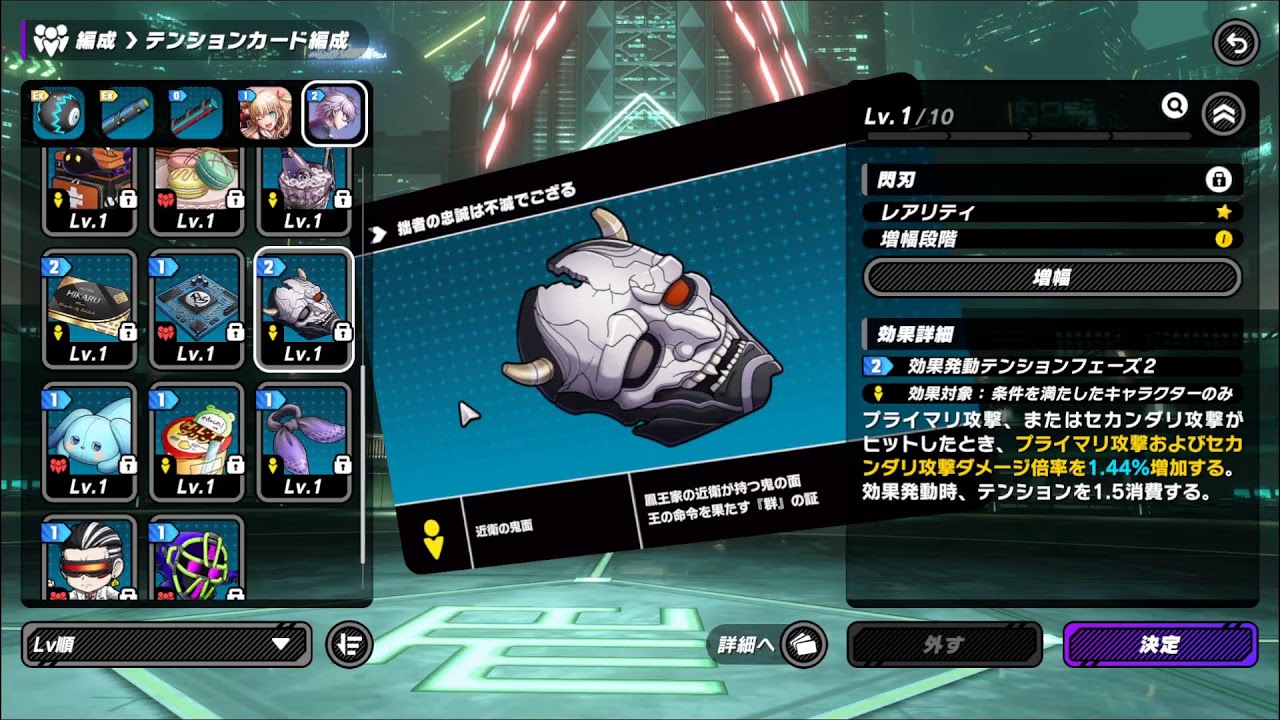Collapse panel with double chevron button

1224,114
